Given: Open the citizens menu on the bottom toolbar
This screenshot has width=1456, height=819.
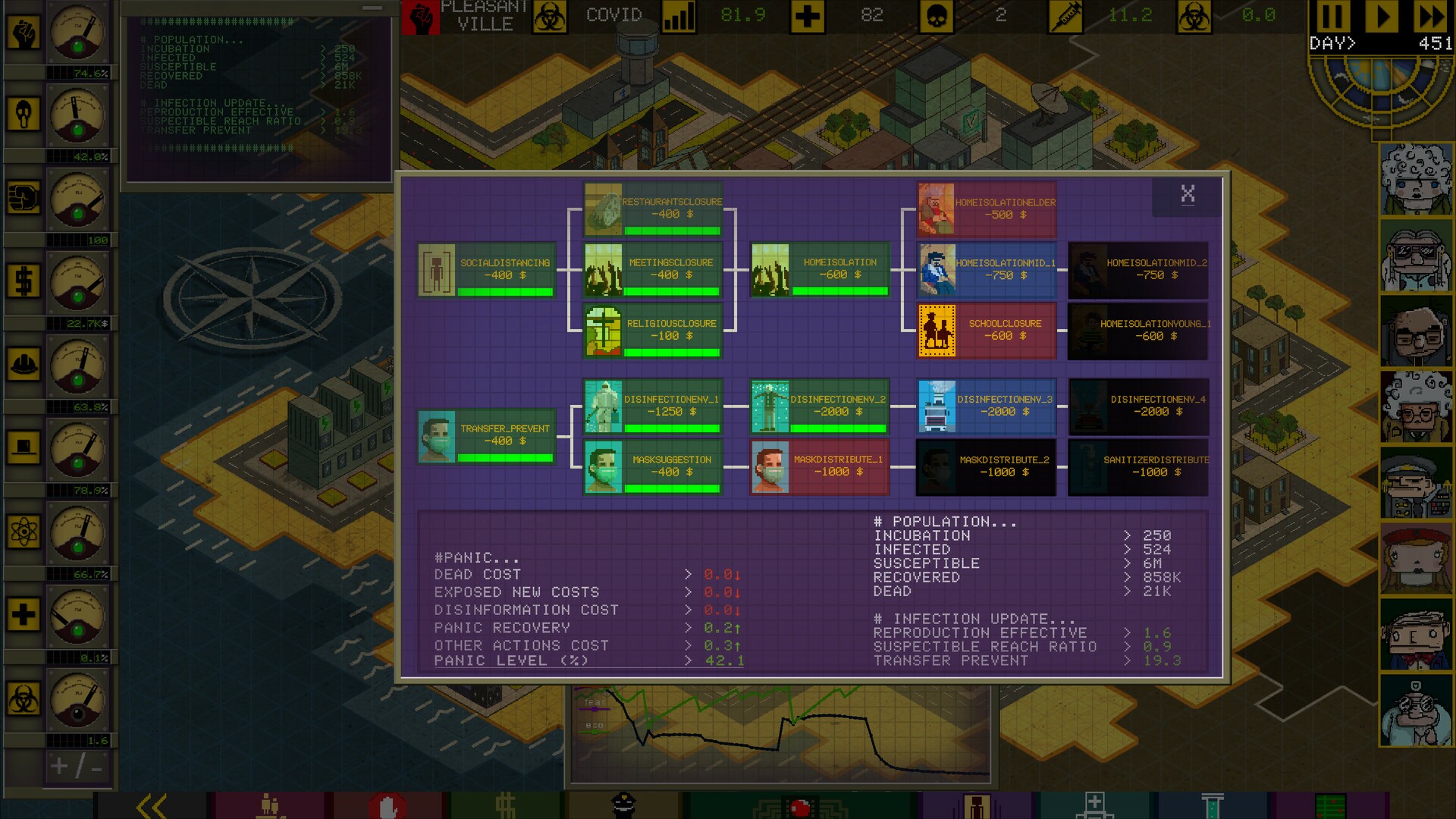Looking at the screenshot, I should pyautogui.click(x=269, y=805).
